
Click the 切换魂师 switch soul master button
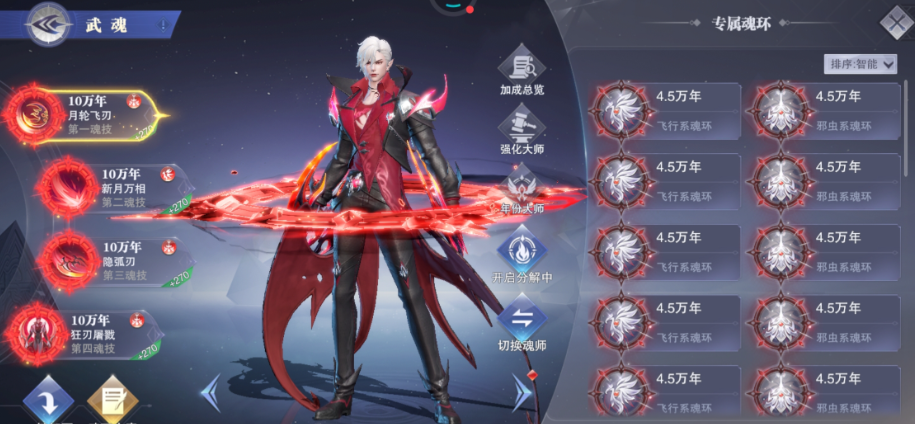(x=522, y=323)
